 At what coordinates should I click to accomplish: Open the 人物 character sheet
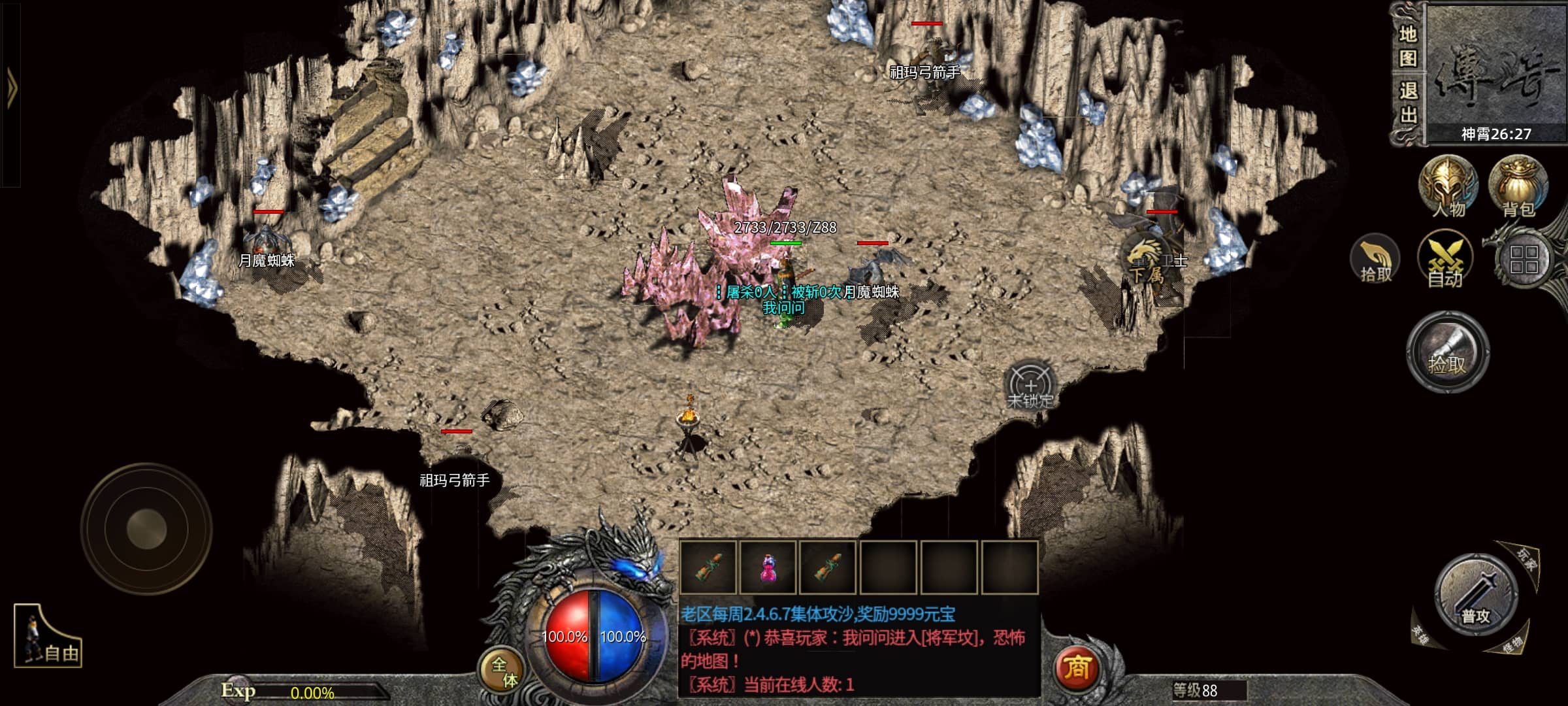[x=1448, y=186]
